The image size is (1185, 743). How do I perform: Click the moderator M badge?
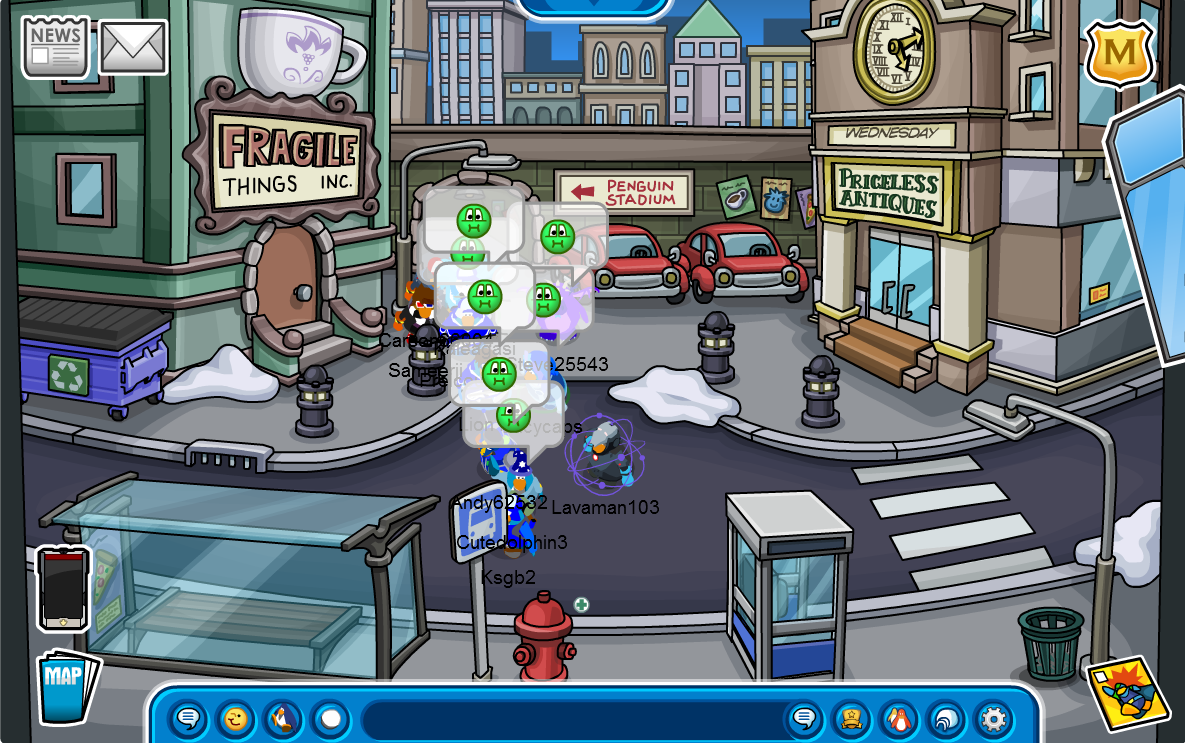point(1118,53)
